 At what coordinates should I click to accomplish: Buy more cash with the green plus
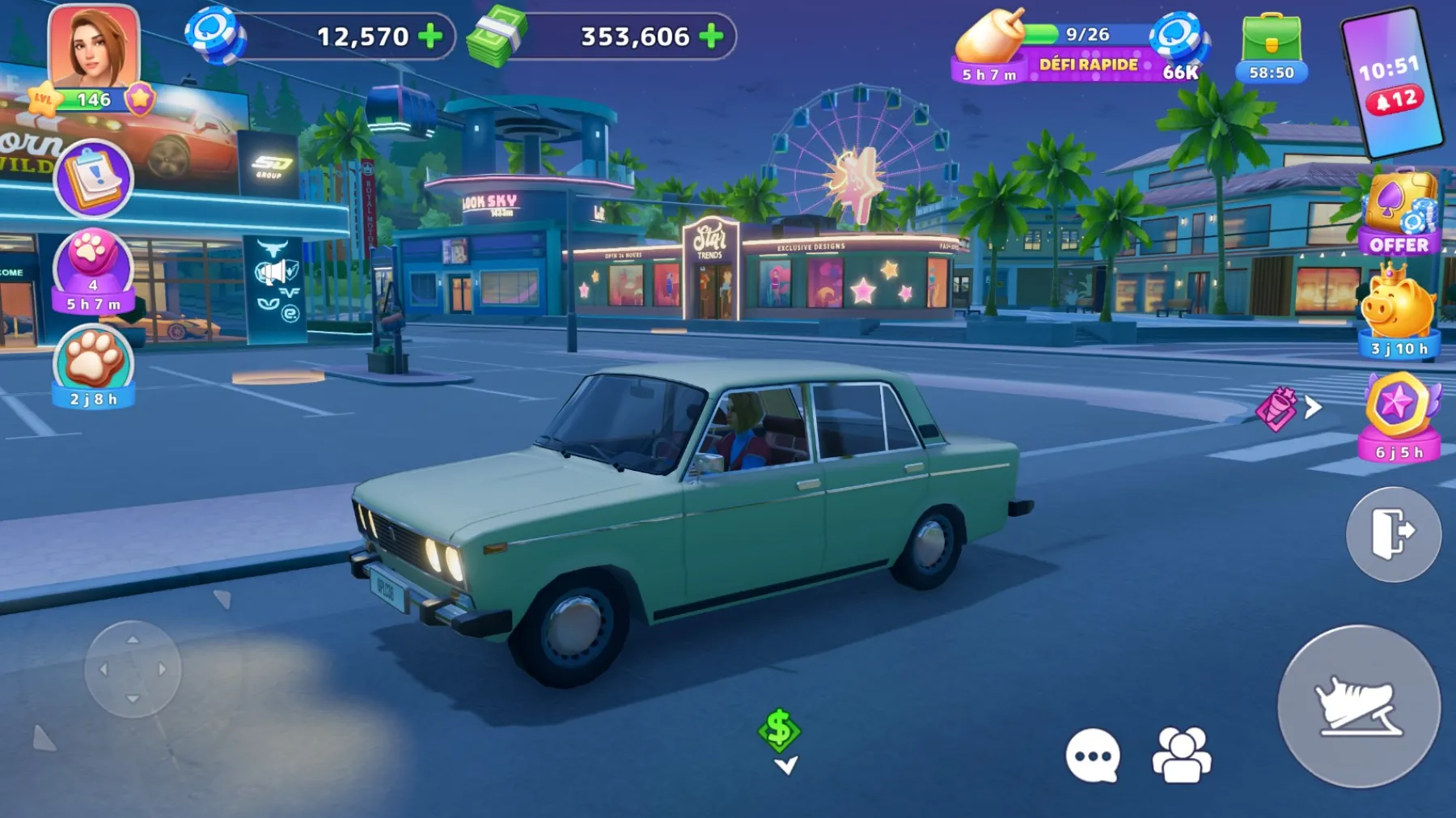point(711,36)
